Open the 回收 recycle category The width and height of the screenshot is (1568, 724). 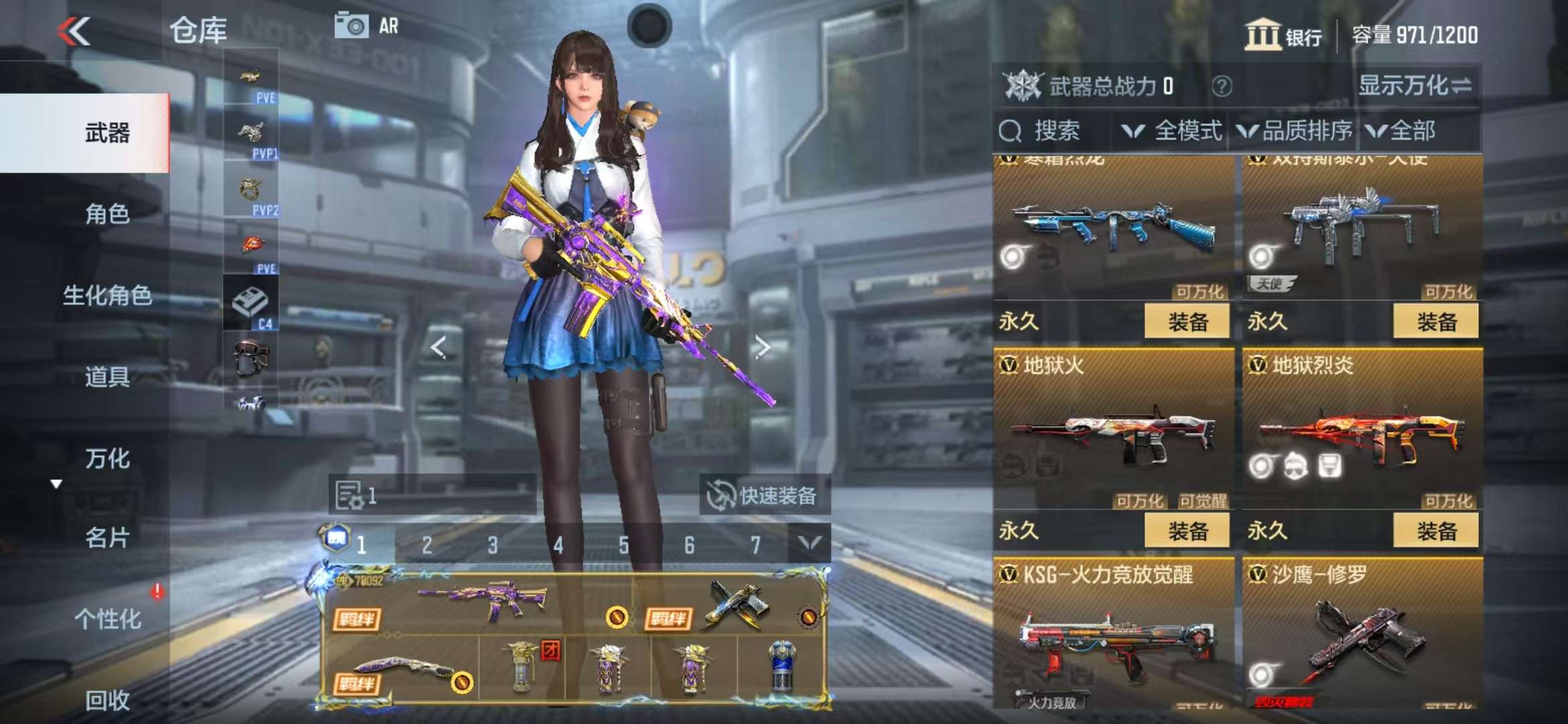pyautogui.click(x=107, y=700)
